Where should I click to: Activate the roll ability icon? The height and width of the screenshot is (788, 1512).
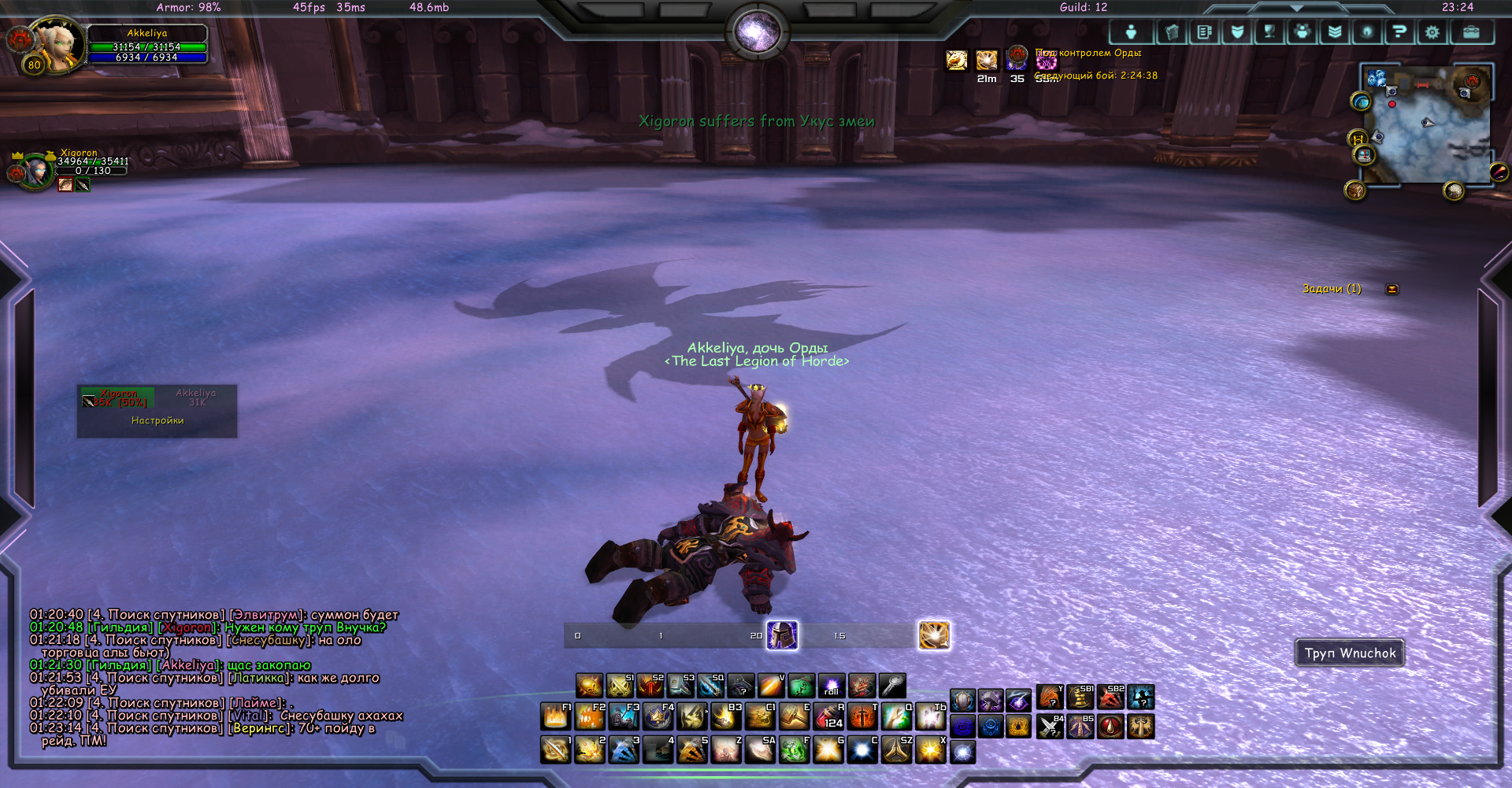(831, 686)
